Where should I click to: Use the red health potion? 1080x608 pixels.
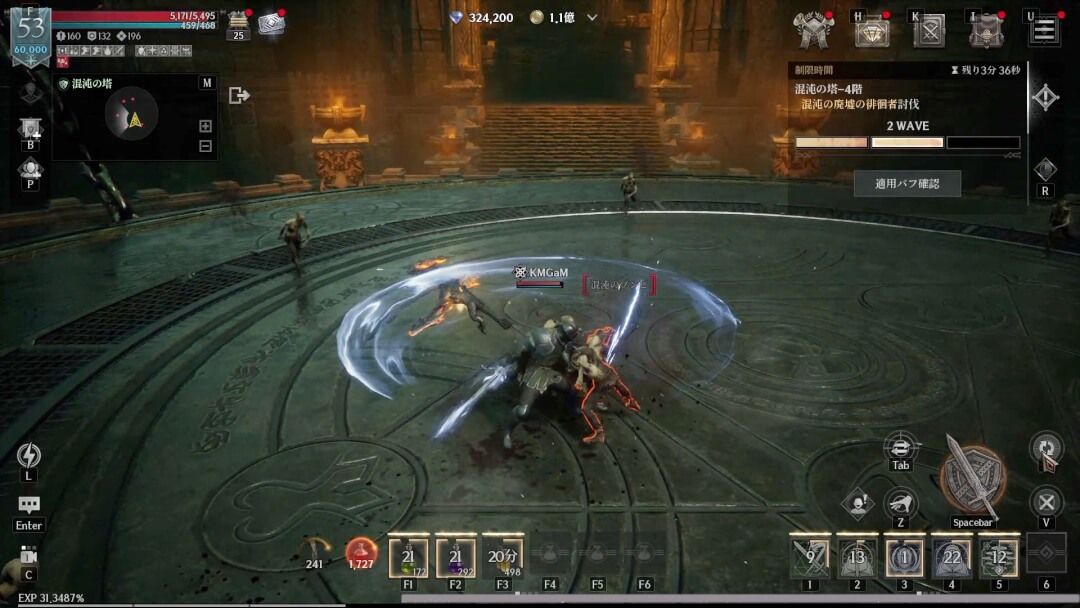361,552
